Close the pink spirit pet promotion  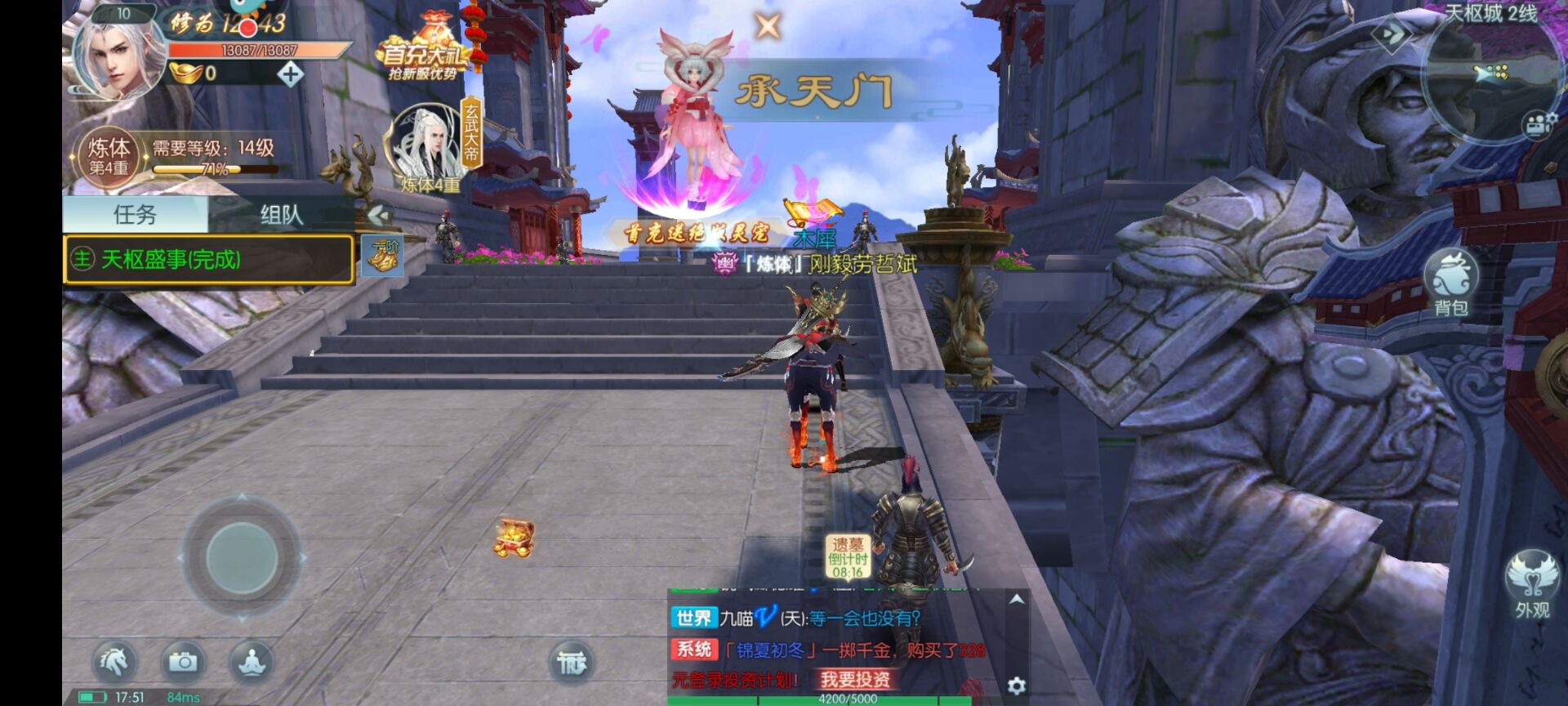767,26
